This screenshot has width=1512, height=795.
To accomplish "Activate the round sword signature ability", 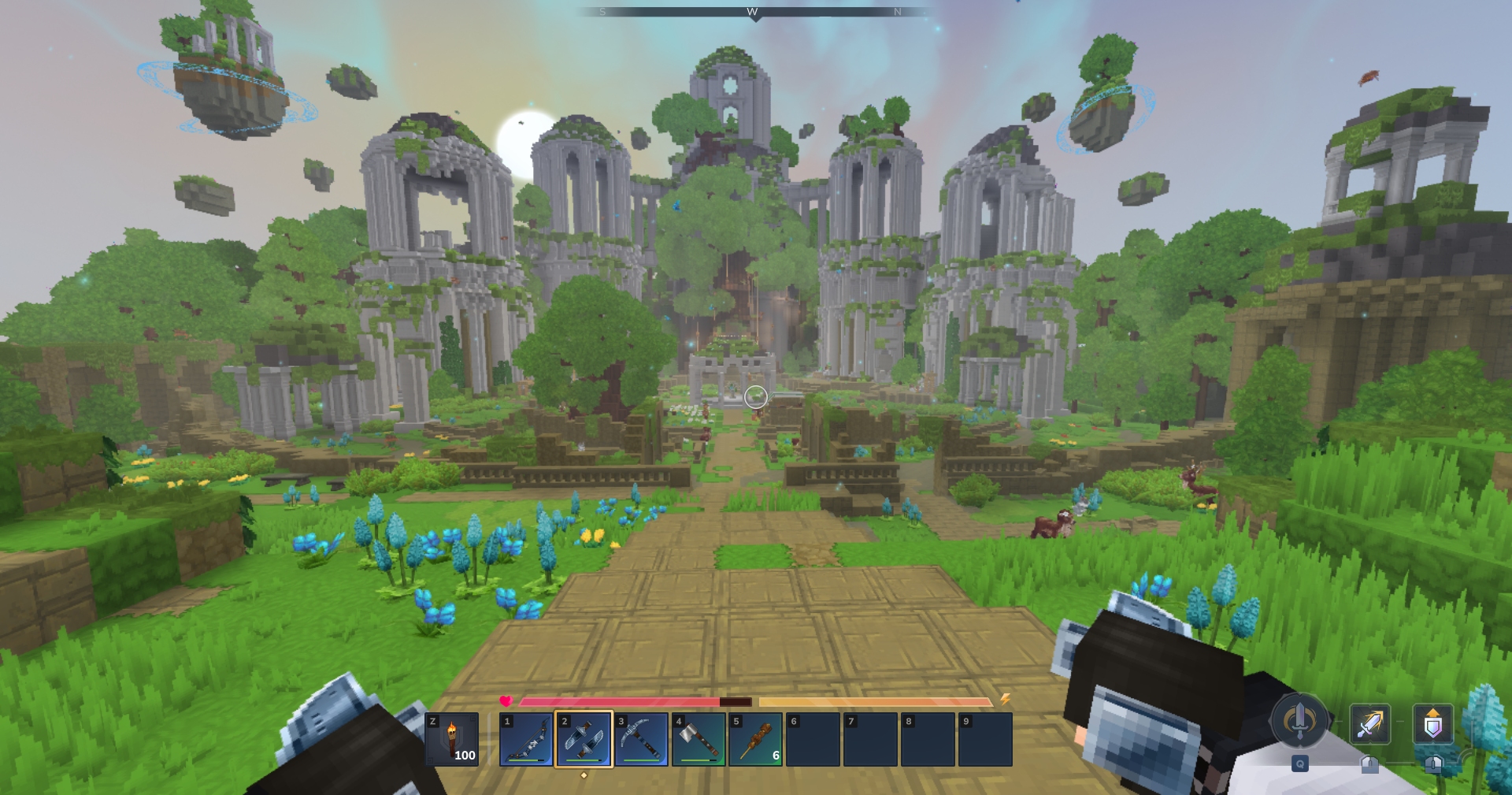I will click(1299, 720).
